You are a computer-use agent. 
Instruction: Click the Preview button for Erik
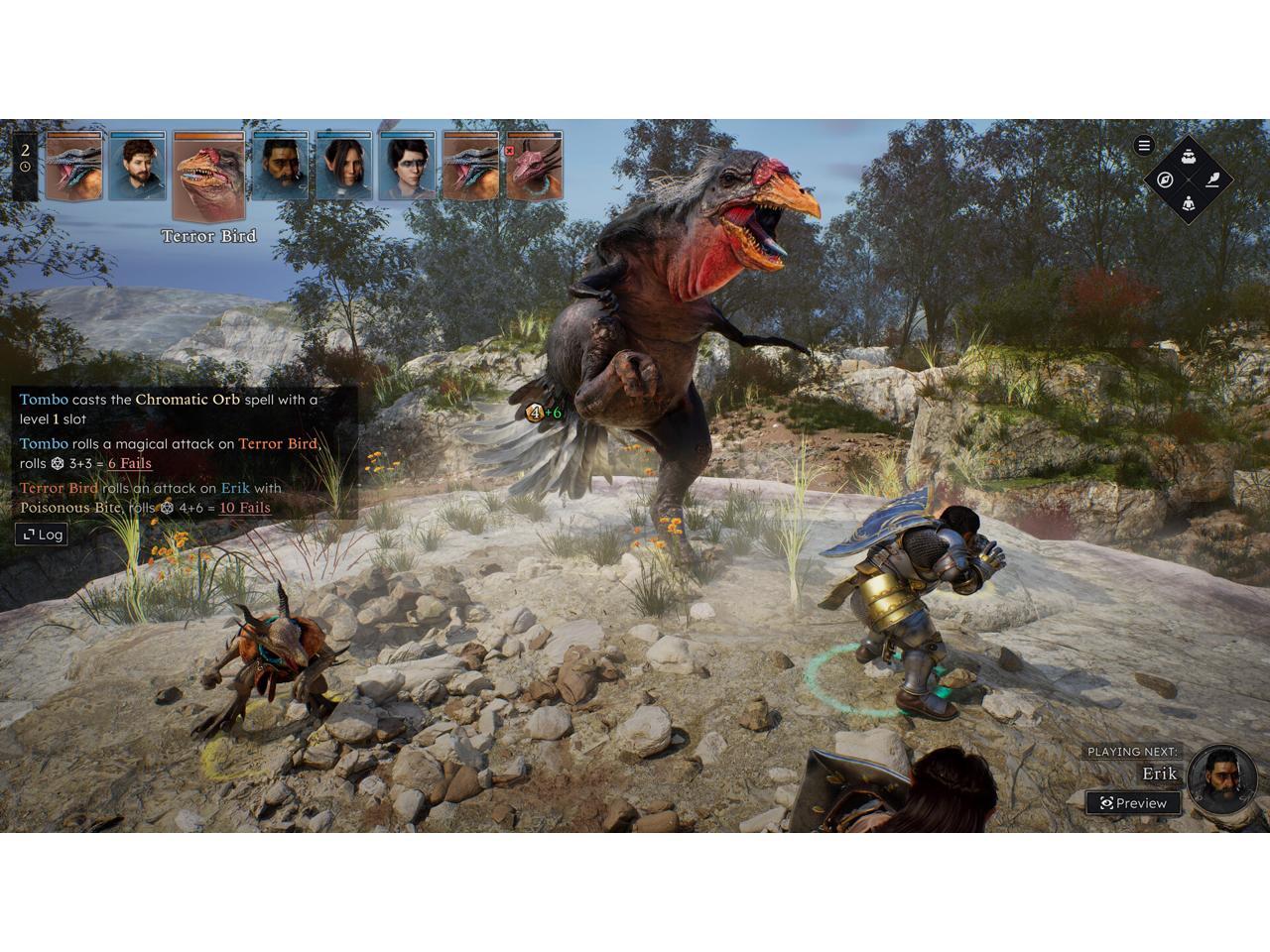pyautogui.click(x=1133, y=803)
